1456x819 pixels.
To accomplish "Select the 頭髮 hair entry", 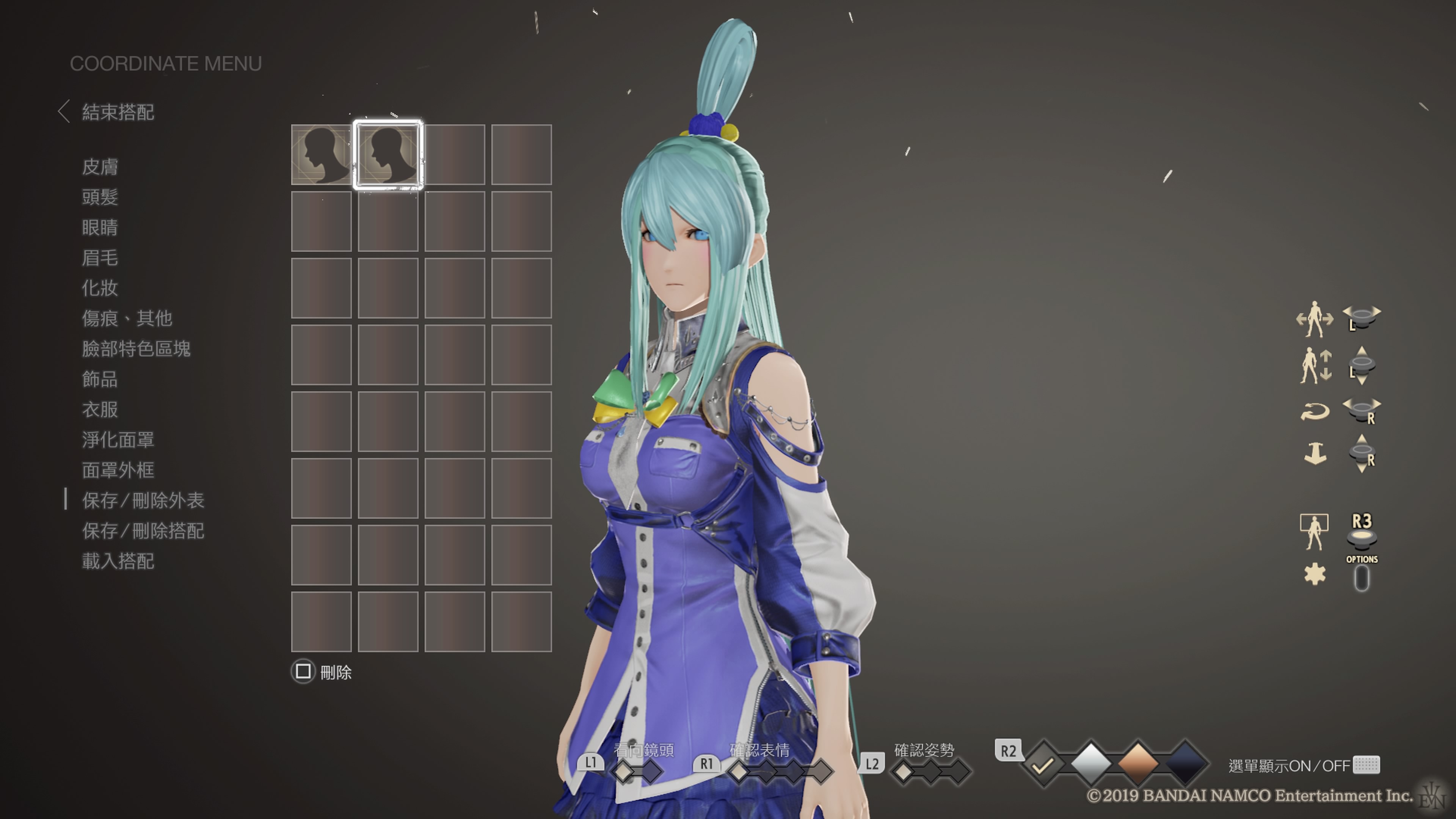I will point(100,197).
